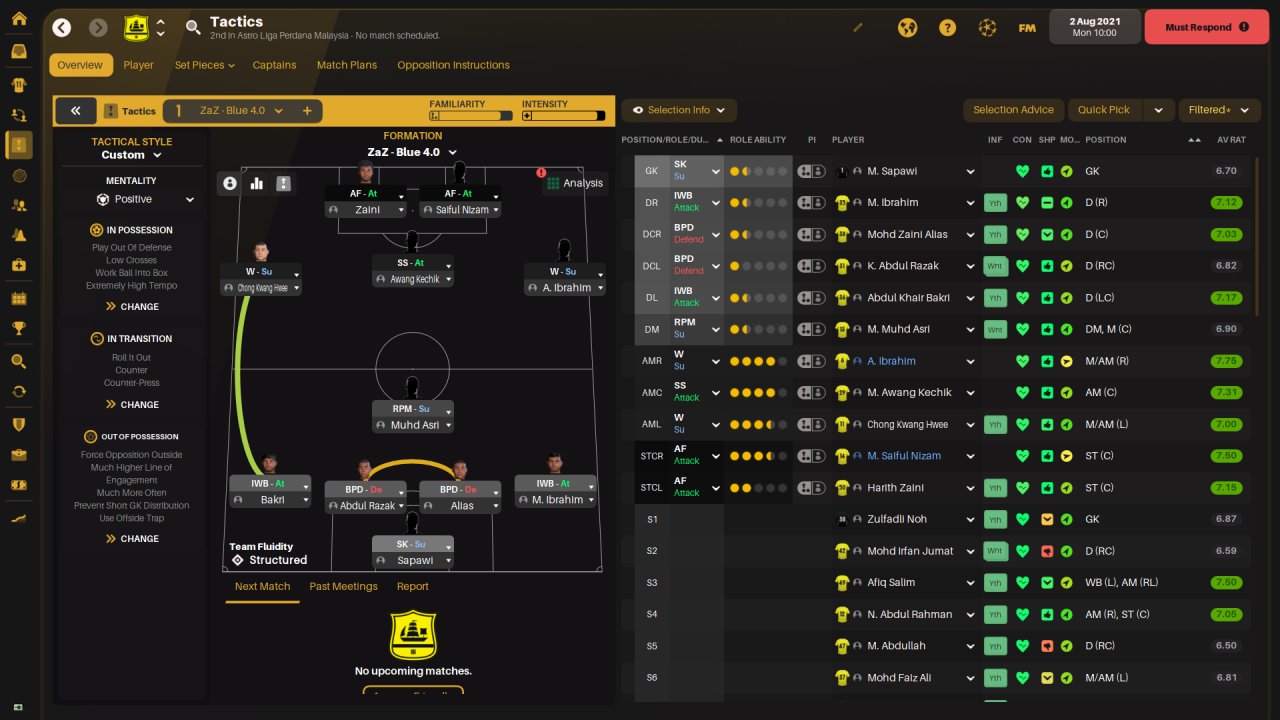Image resolution: width=1280 pixels, height=720 pixels.
Task: Open the Selection Info dropdown
Action: click(679, 110)
